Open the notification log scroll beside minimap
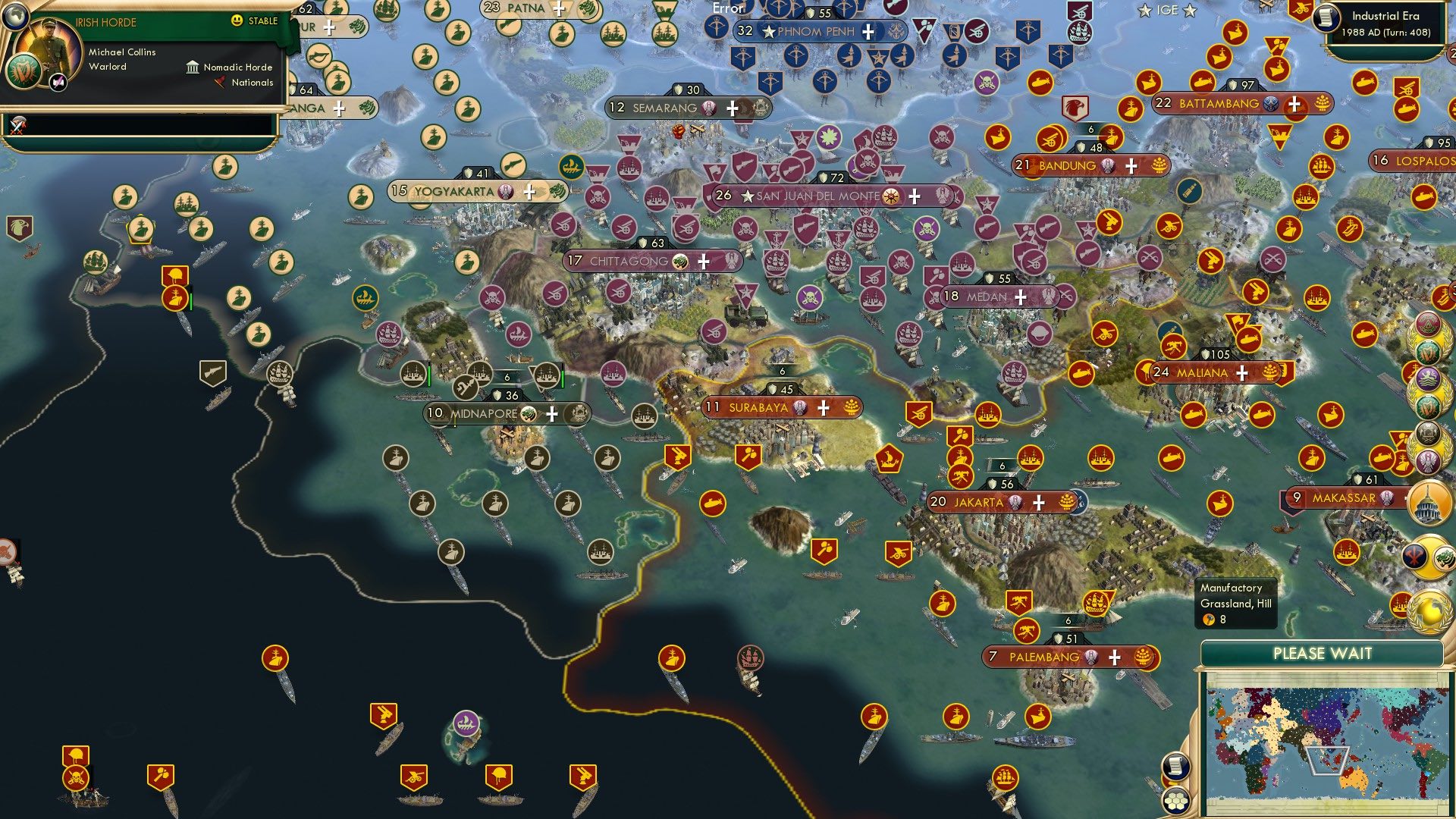The width and height of the screenshot is (1456, 819). tap(1175, 764)
